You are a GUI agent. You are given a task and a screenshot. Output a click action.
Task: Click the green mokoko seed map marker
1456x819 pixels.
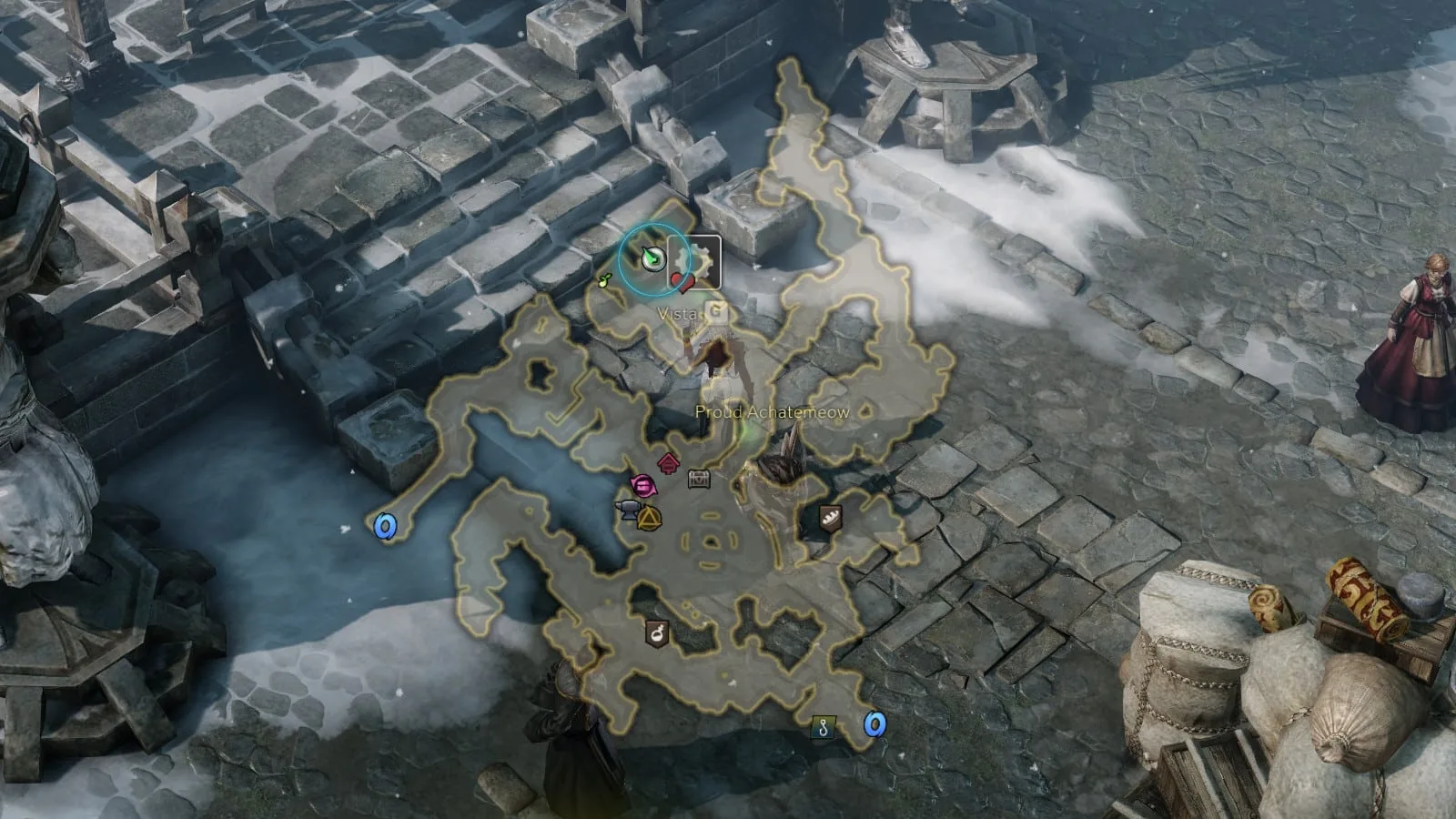605,280
